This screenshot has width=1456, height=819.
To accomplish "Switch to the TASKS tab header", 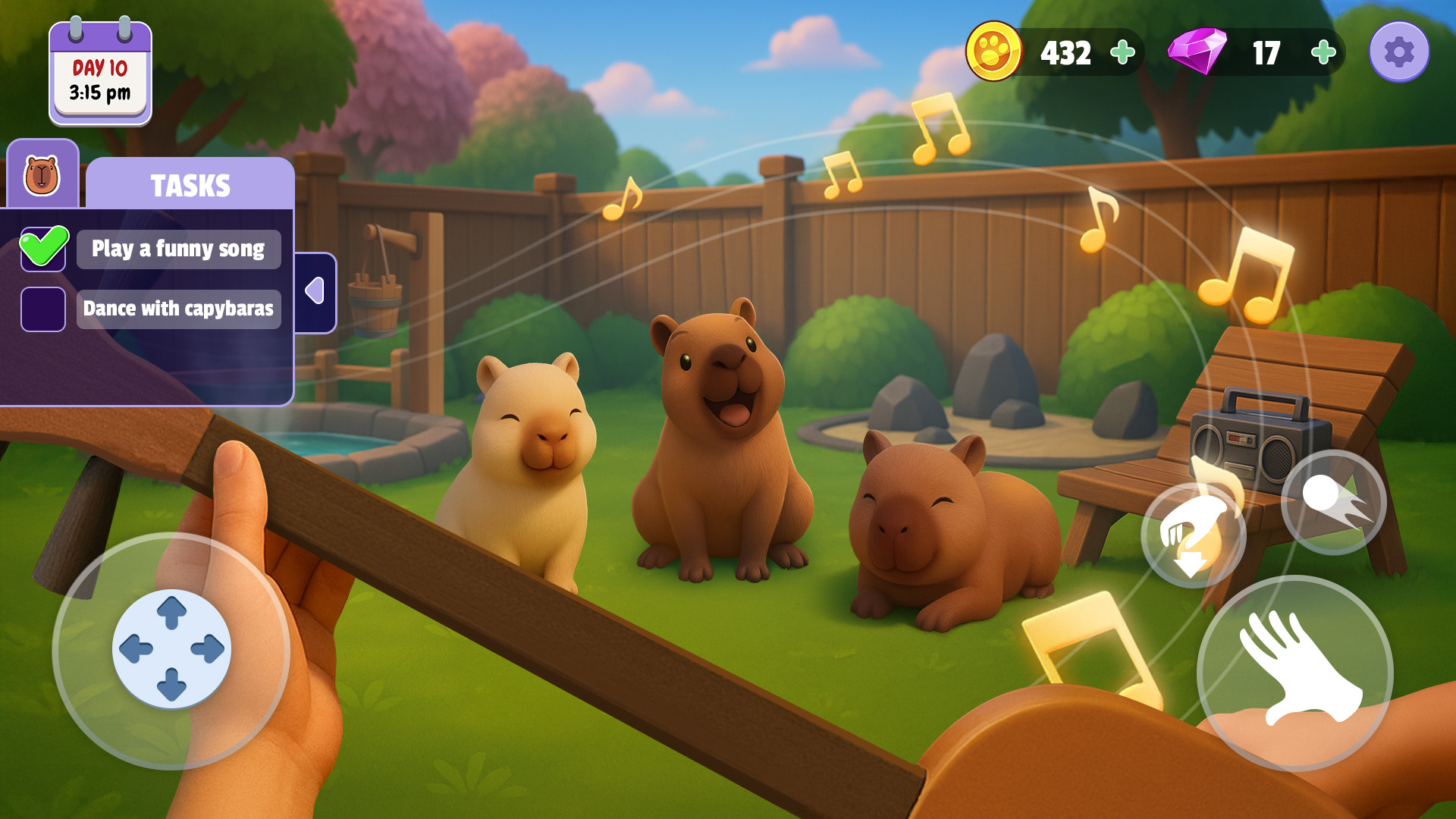I will [191, 184].
